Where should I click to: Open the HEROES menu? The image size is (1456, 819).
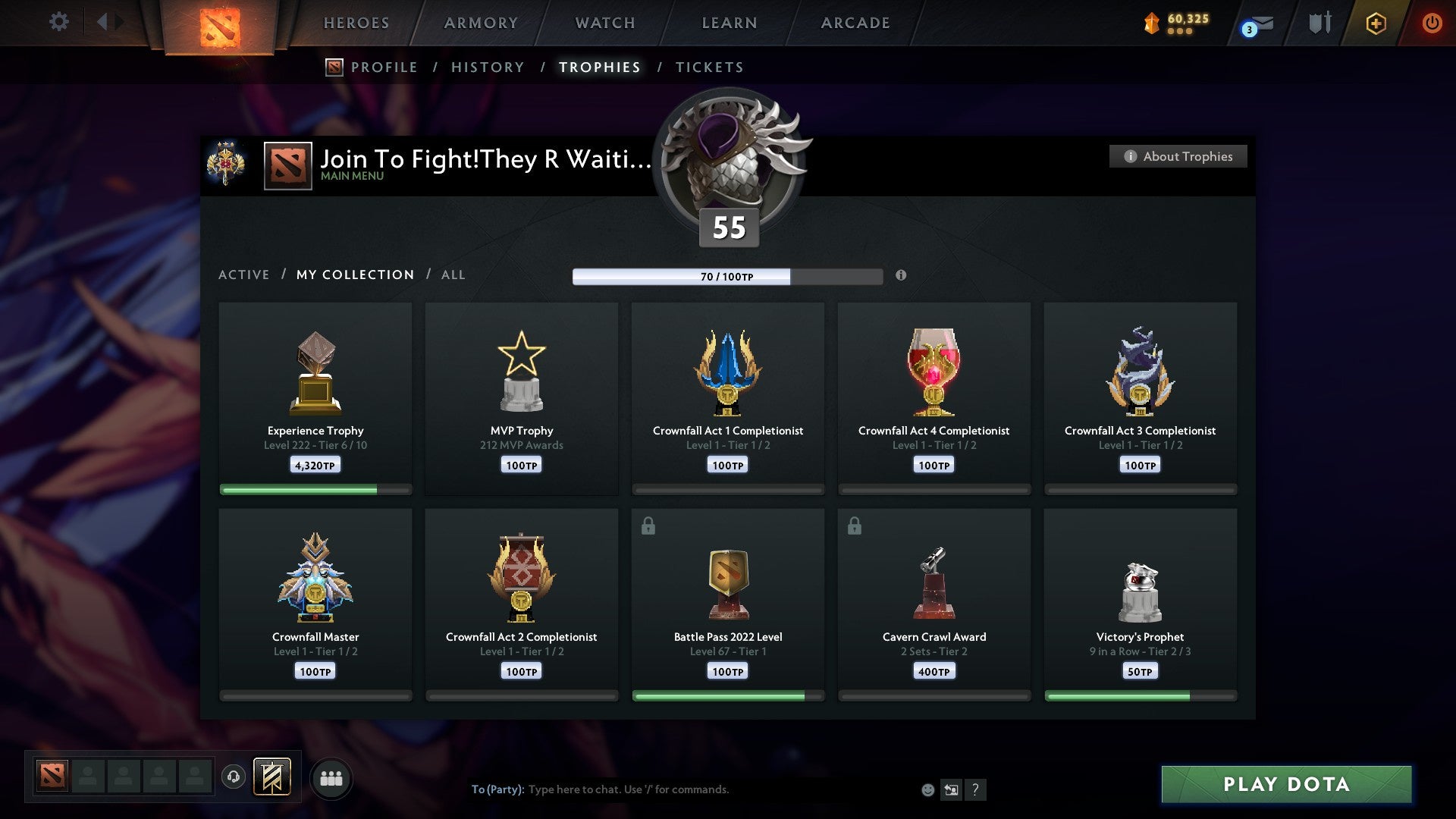pos(356,23)
